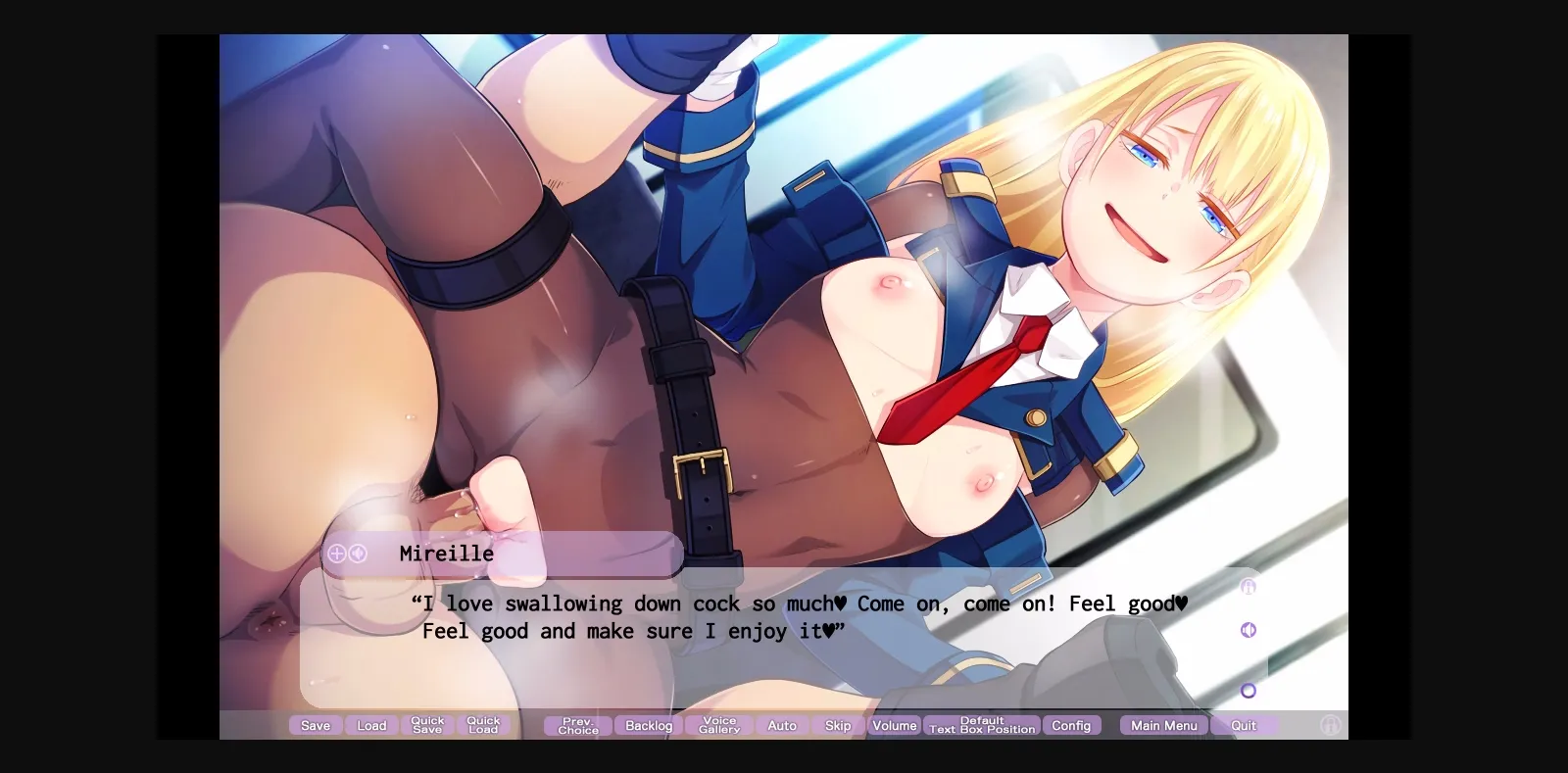Screen dimensions: 1568x773
Task: Open the Backlog
Action: pyautogui.click(x=647, y=725)
